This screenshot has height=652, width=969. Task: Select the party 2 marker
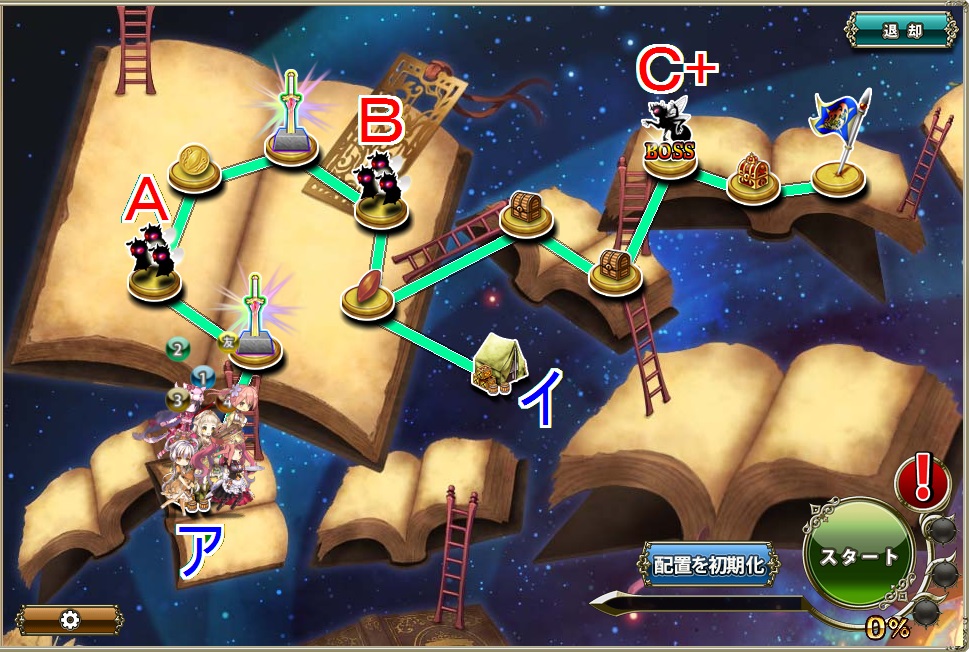(178, 349)
